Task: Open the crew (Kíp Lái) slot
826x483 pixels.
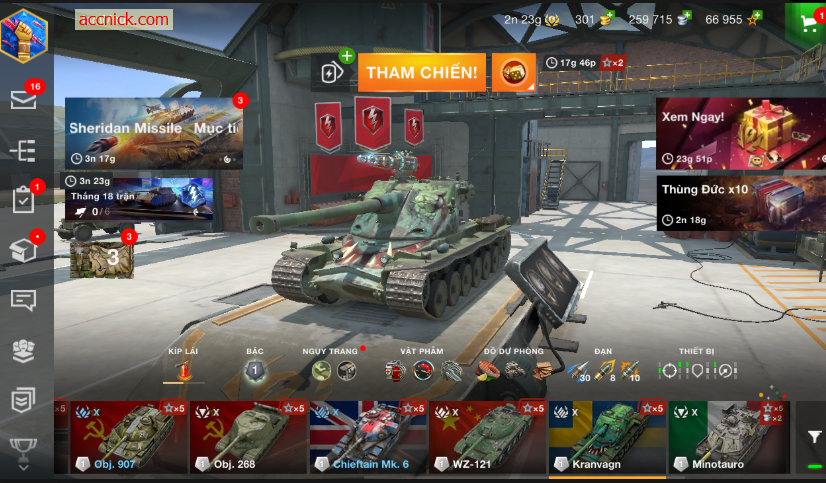Action: (183, 370)
